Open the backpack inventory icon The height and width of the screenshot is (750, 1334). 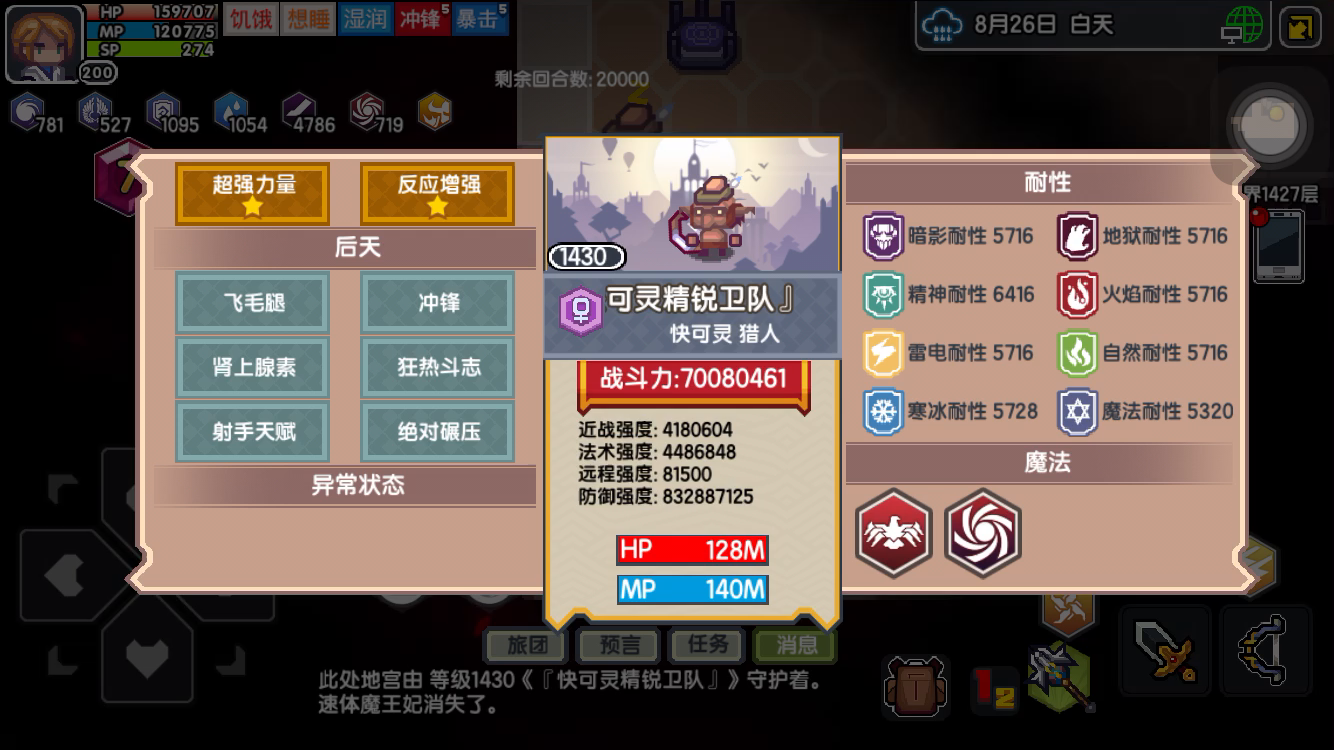913,686
